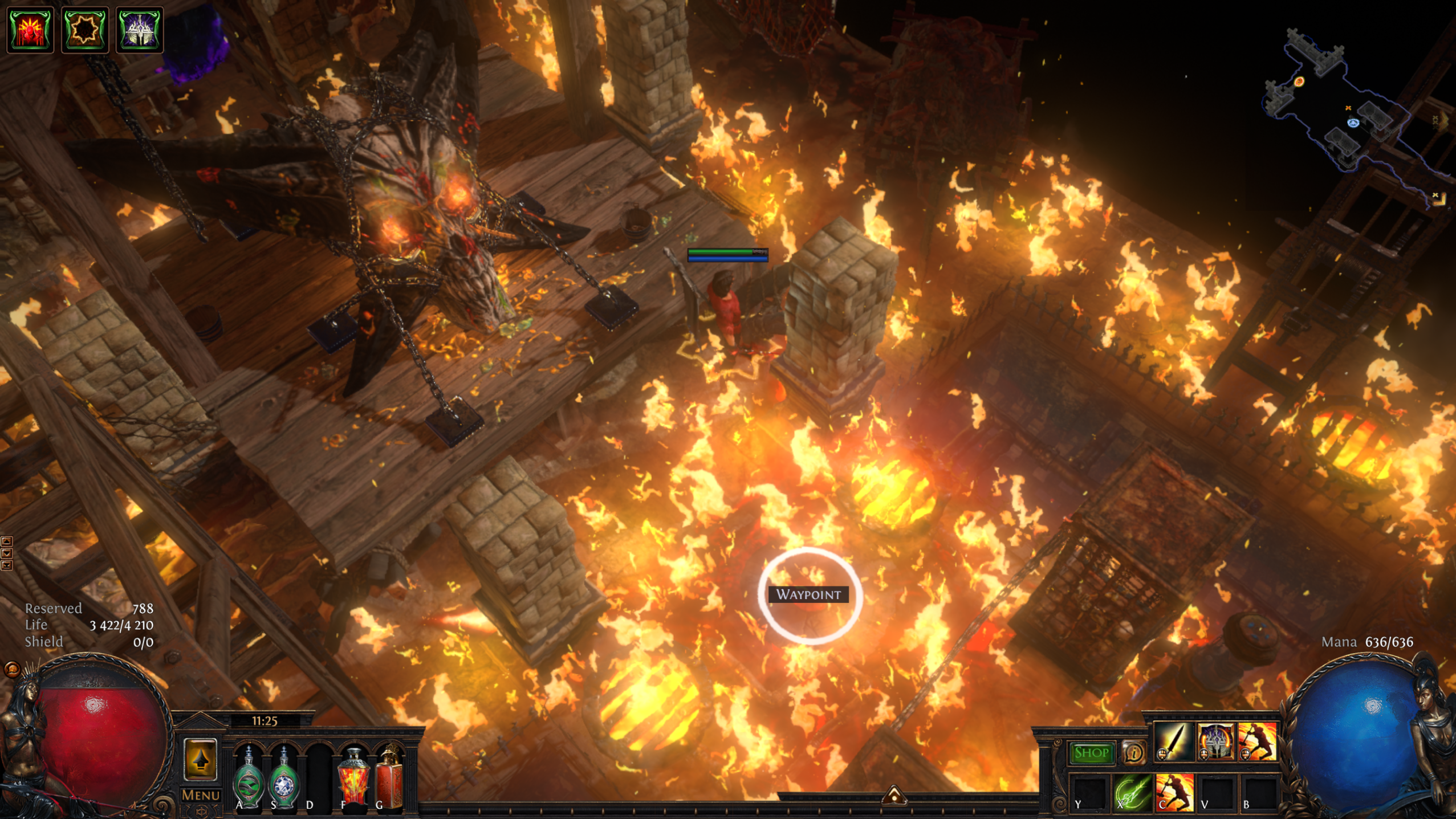This screenshot has height=819, width=1456.
Task: Open the Menu button
Action: pyautogui.click(x=201, y=794)
